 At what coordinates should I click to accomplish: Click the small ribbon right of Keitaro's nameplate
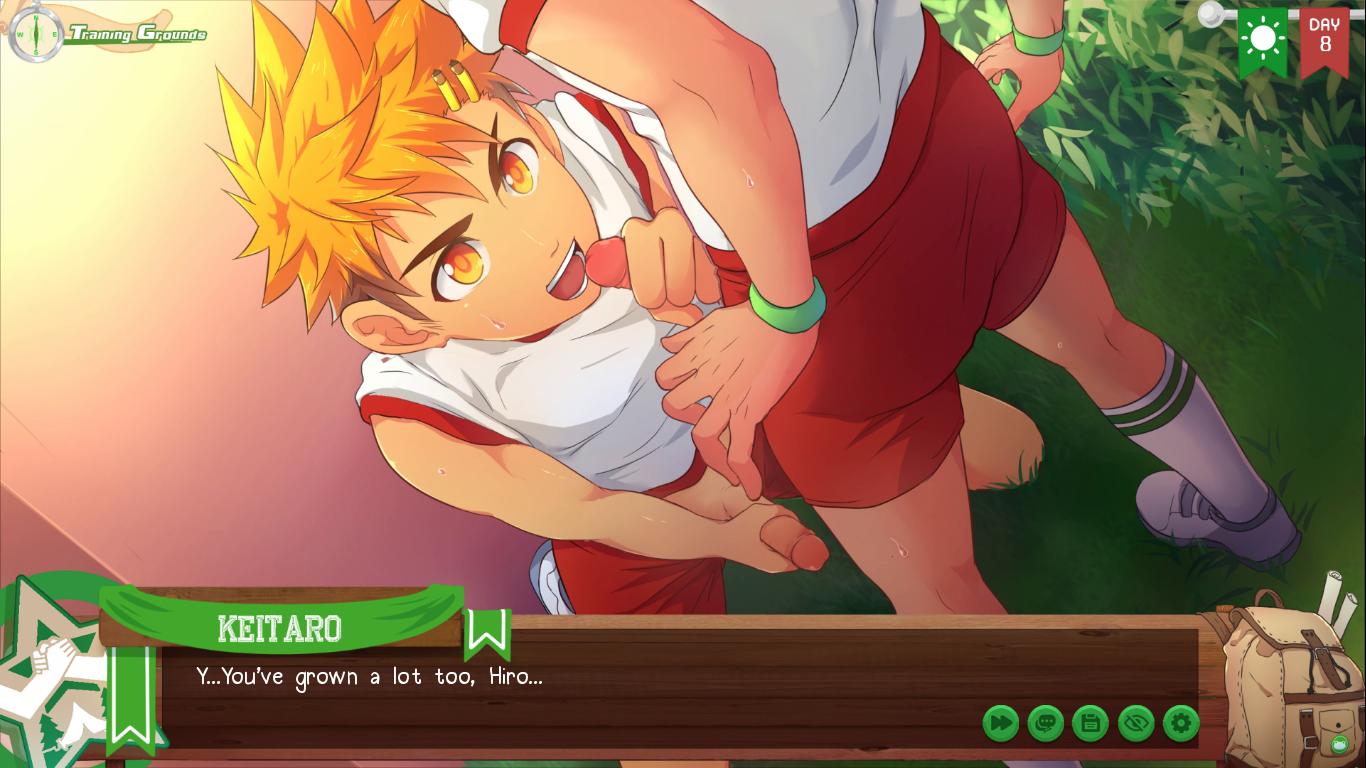click(487, 634)
